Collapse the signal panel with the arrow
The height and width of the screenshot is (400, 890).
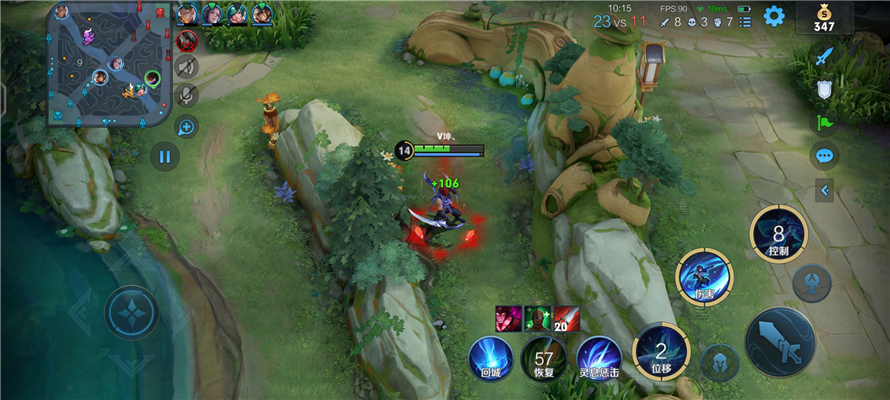point(824,189)
